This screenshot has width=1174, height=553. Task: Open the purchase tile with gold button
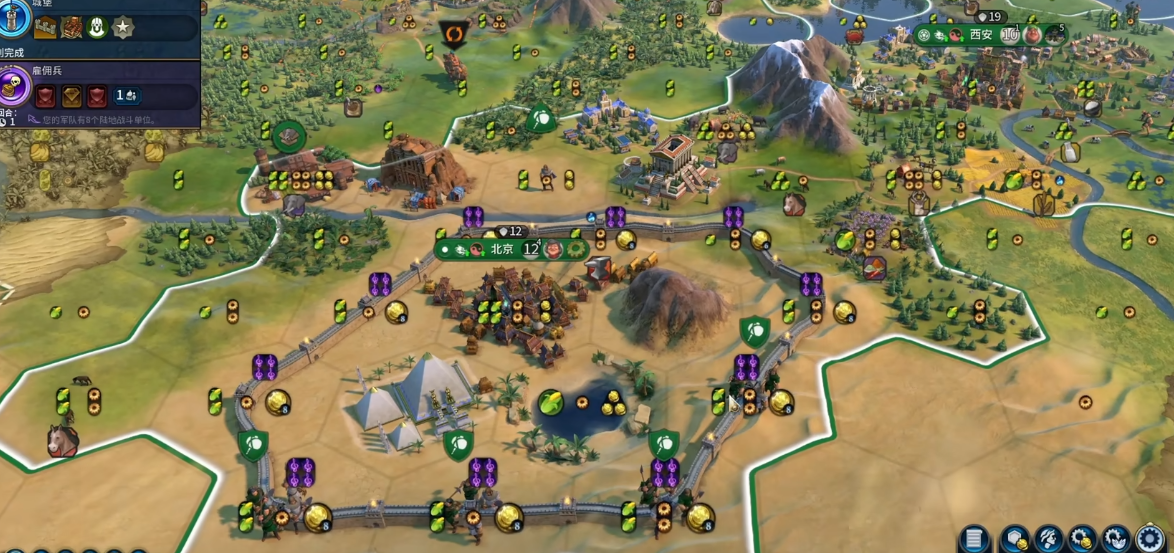1015,538
